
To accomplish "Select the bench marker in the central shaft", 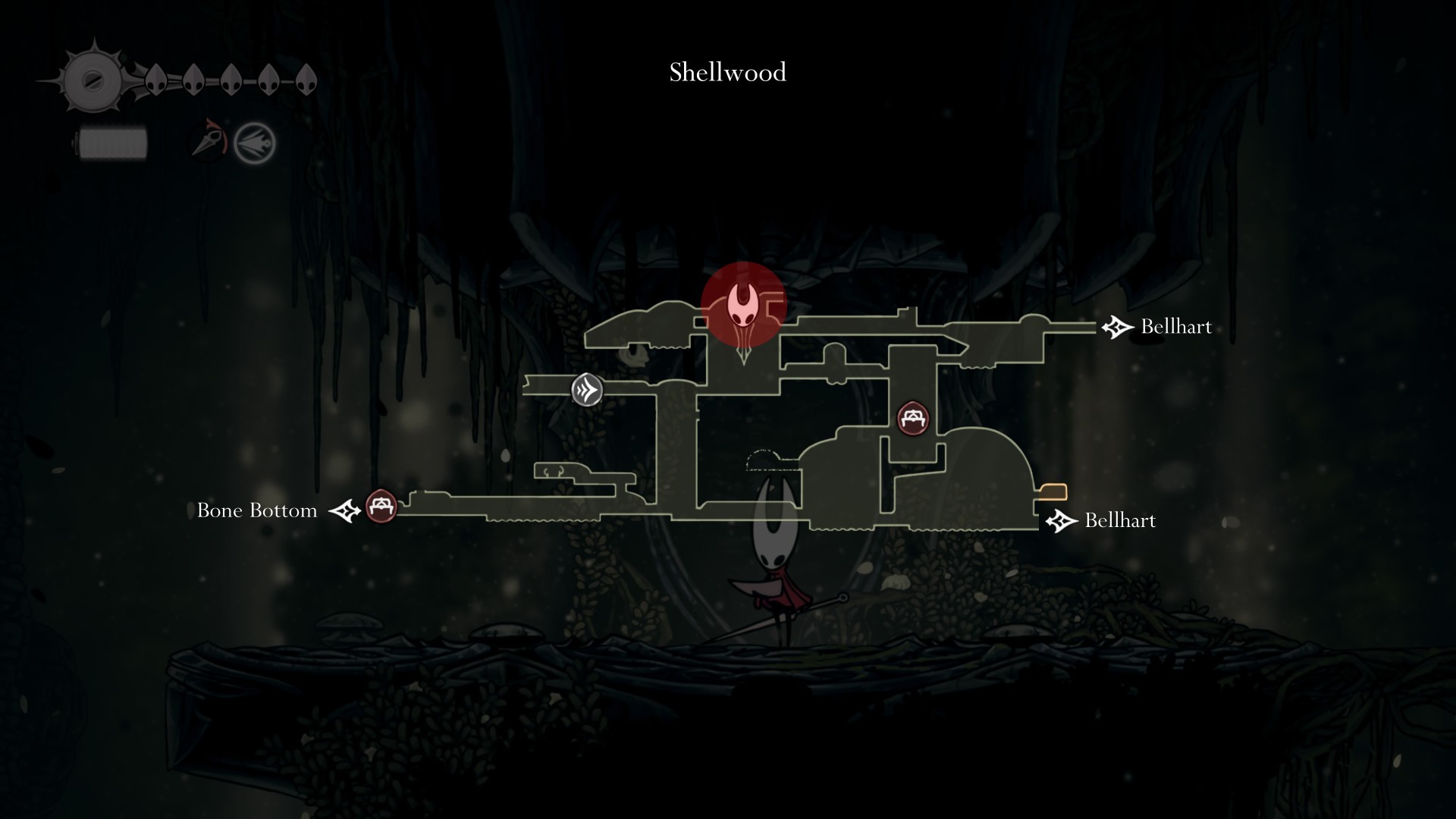I will (x=913, y=418).
